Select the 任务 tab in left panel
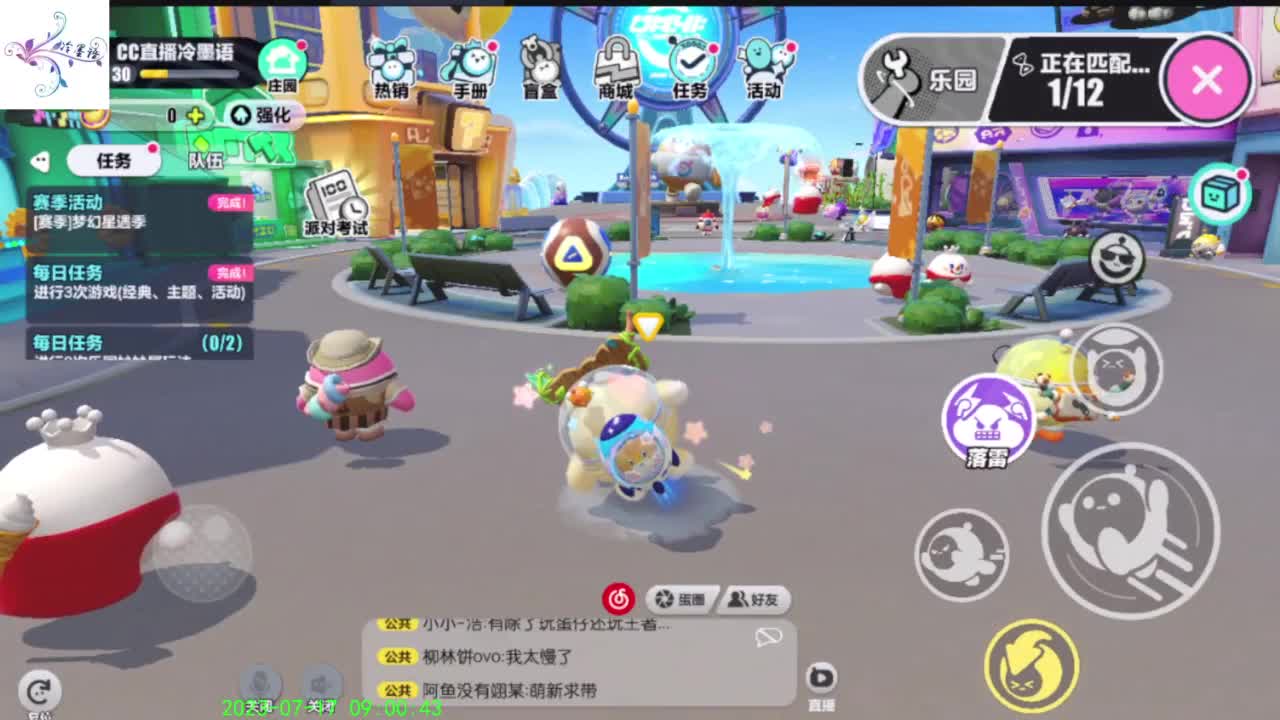Screen dimensions: 1280x720 point(113,161)
